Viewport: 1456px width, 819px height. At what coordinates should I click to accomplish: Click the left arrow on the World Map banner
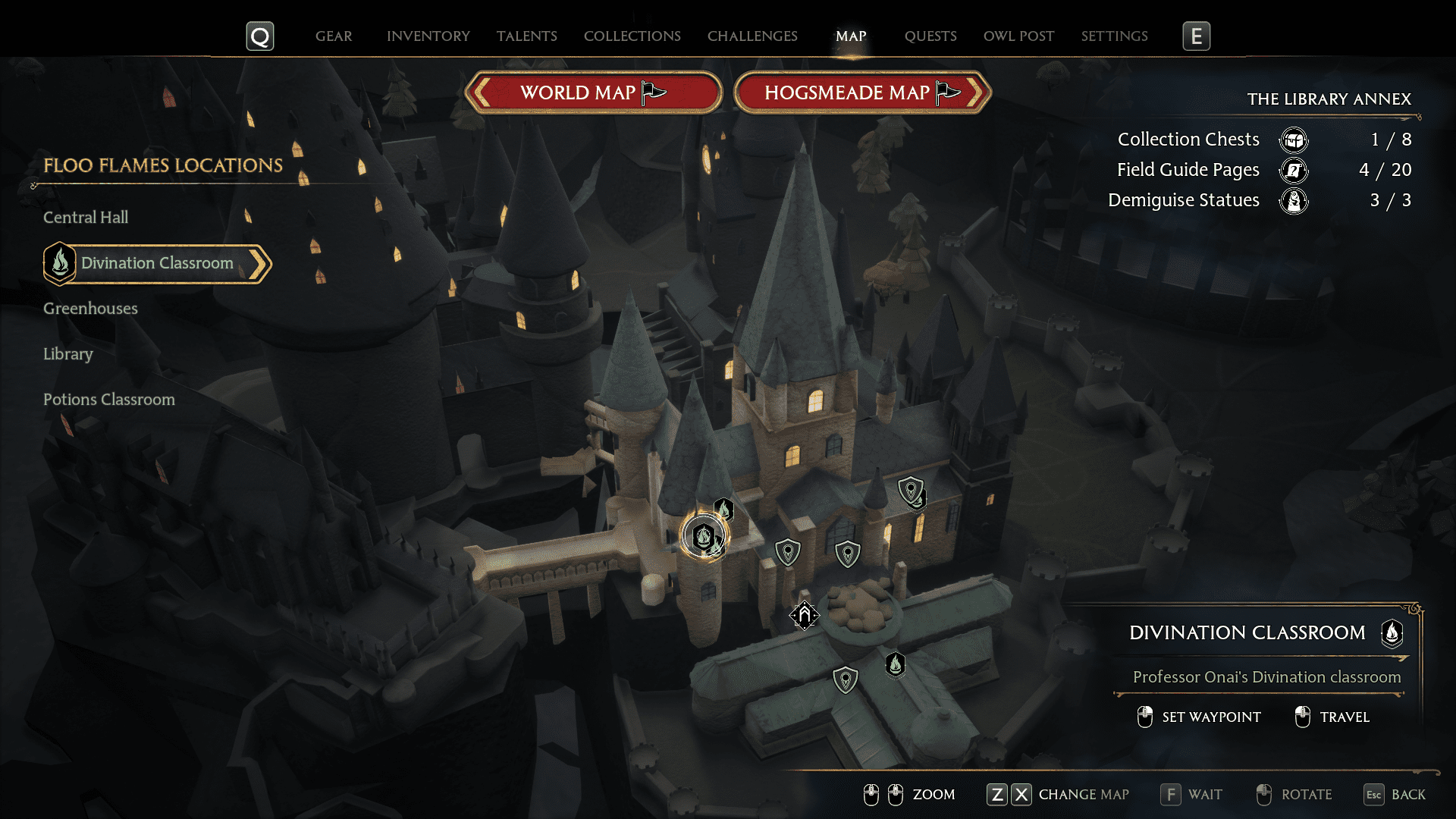click(x=481, y=92)
